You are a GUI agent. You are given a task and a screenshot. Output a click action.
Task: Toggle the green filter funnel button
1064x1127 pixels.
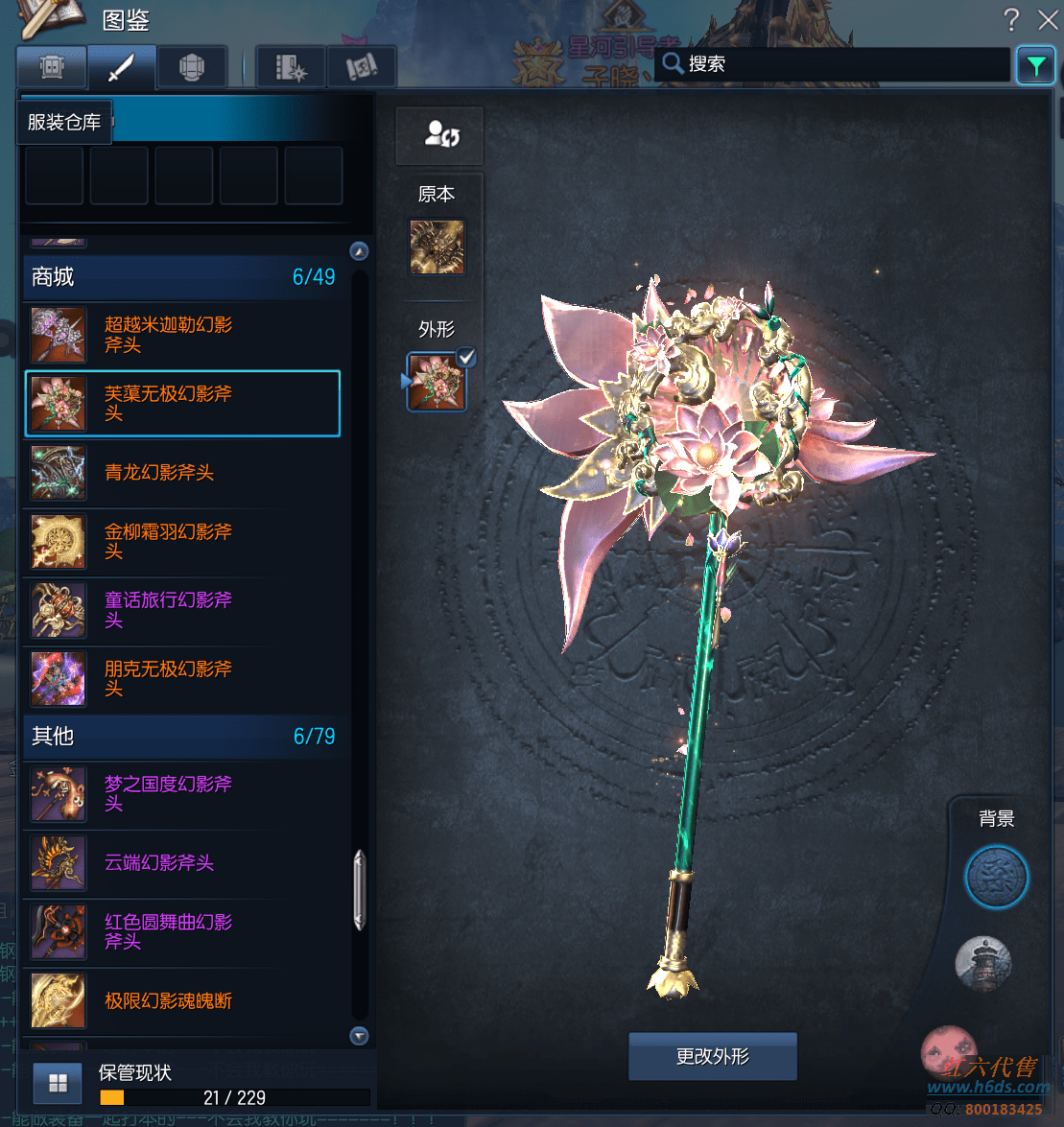[1035, 65]
